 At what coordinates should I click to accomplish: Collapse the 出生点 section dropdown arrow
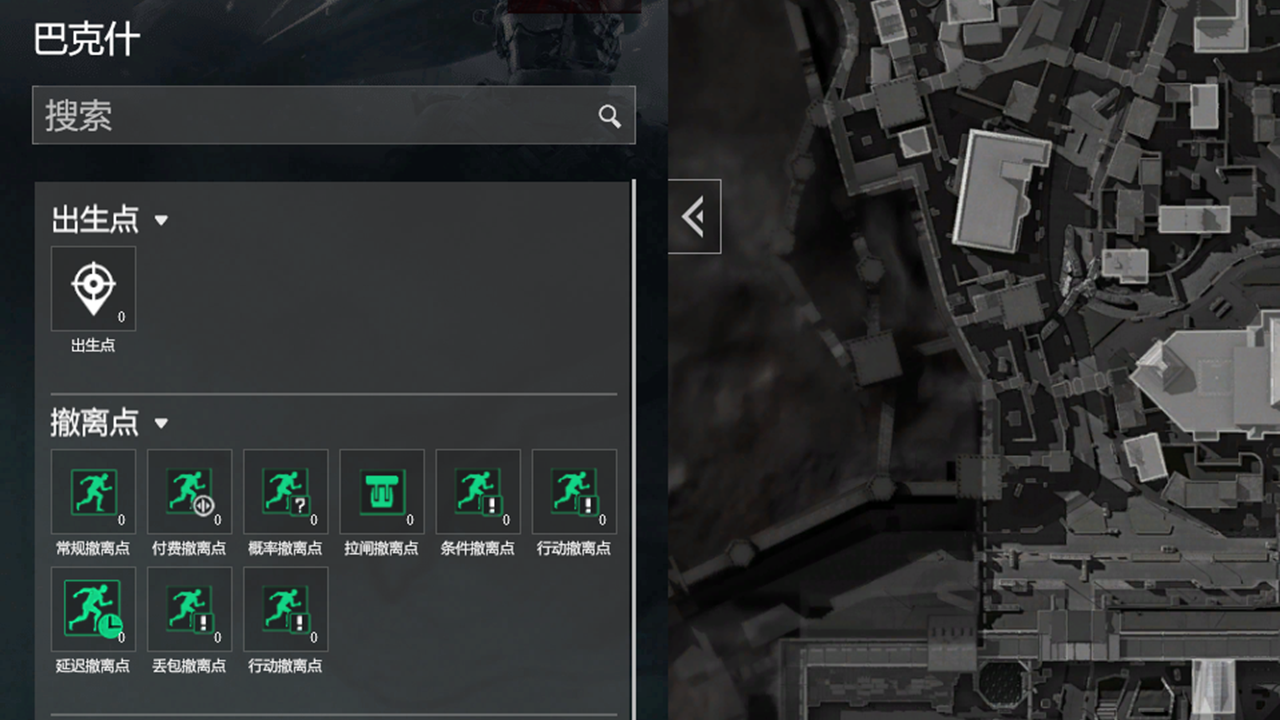(x=161, y=221)
